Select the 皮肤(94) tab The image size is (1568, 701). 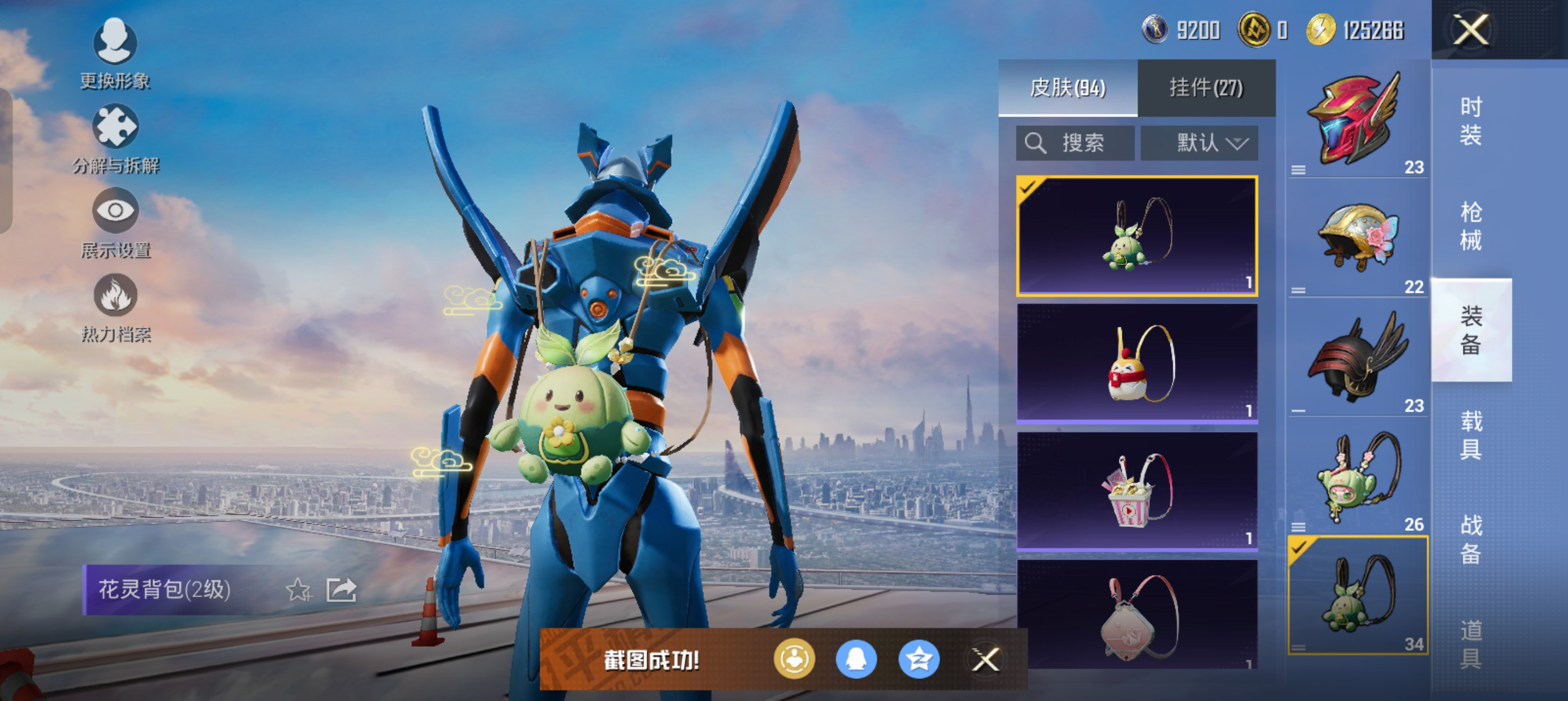click(1067, 88)
